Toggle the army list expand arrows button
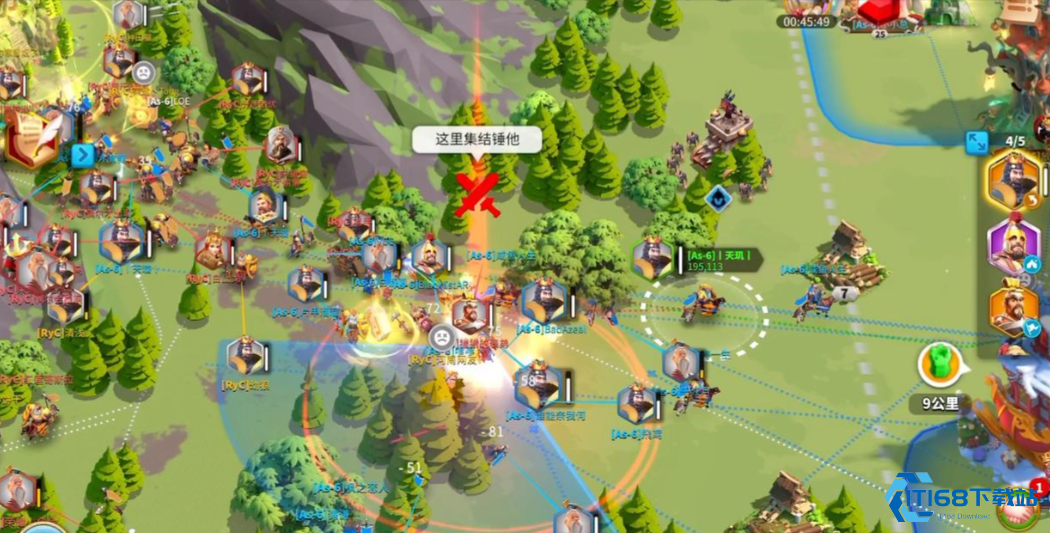 (977, 142)
